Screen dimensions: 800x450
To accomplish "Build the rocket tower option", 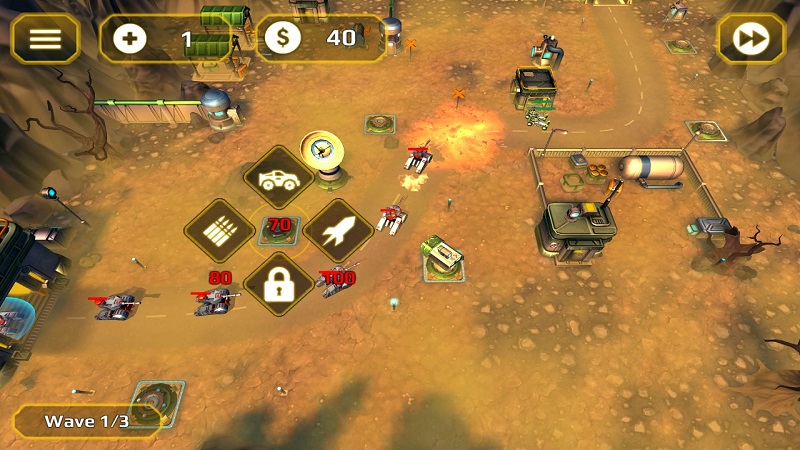I will pyautogui.click(x=338, y=231).
